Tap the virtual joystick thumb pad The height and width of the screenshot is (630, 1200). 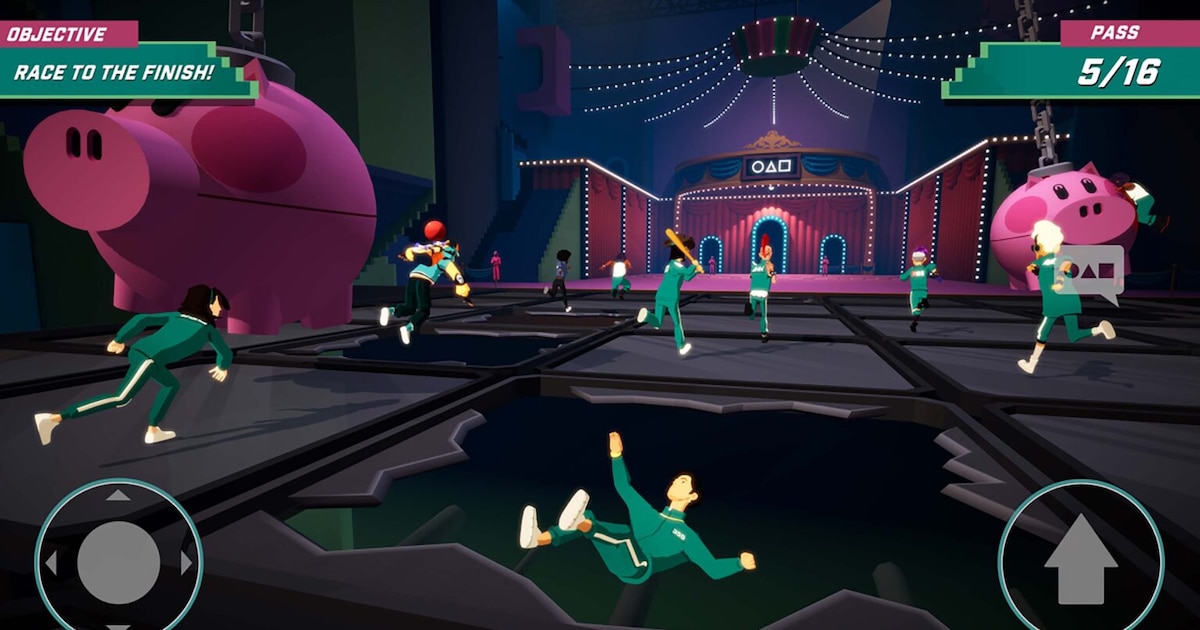pyautogui.click(x=118, y=562)
